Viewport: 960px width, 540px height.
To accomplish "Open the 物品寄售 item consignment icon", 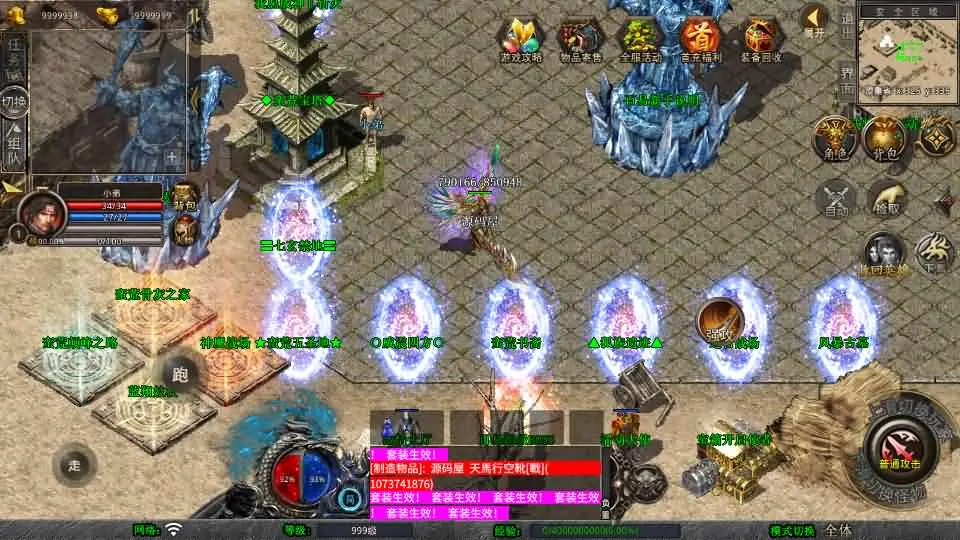I will pos(580,40).
